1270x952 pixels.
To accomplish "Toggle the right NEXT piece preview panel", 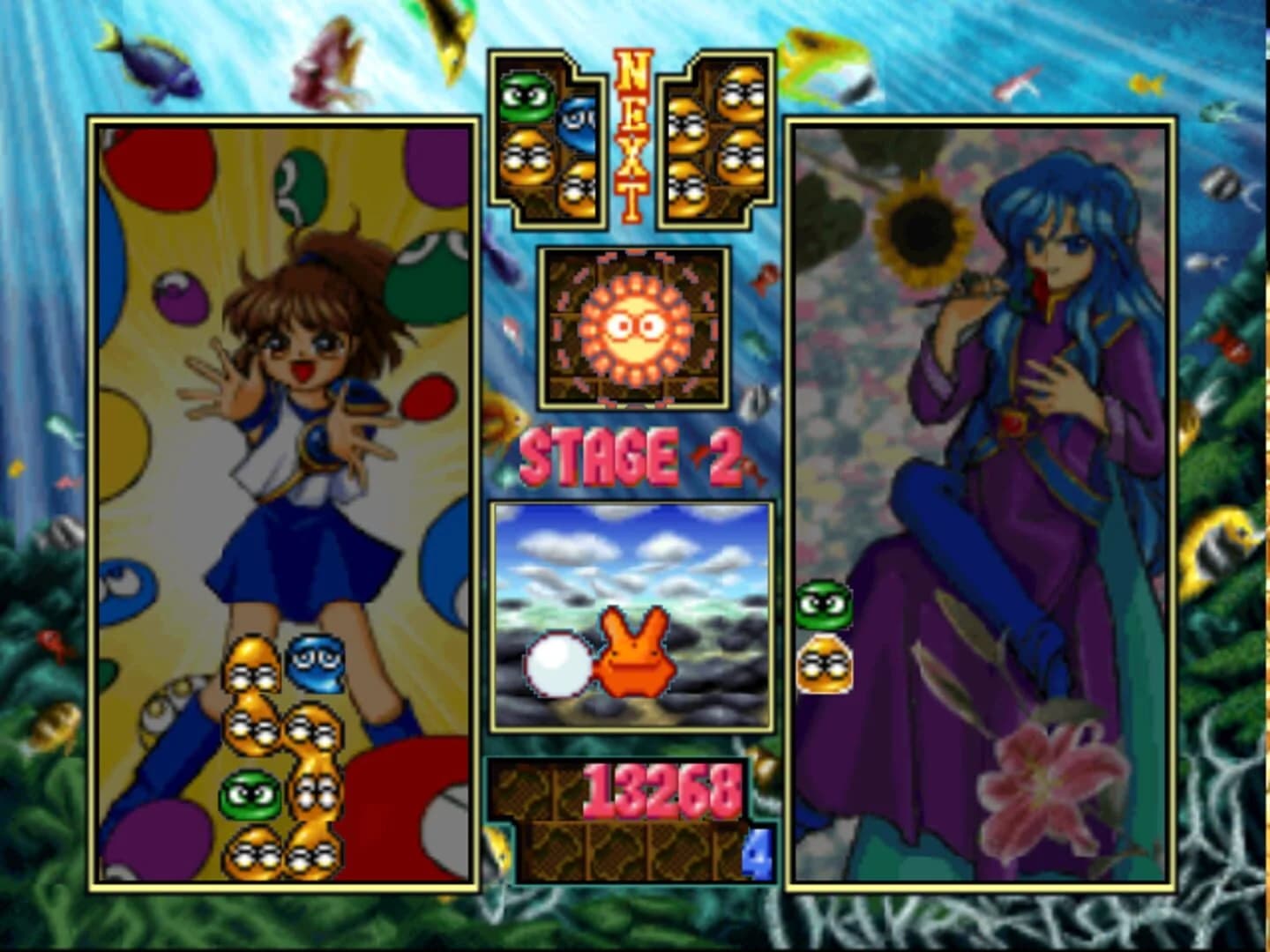I will (x=714, y=141).
